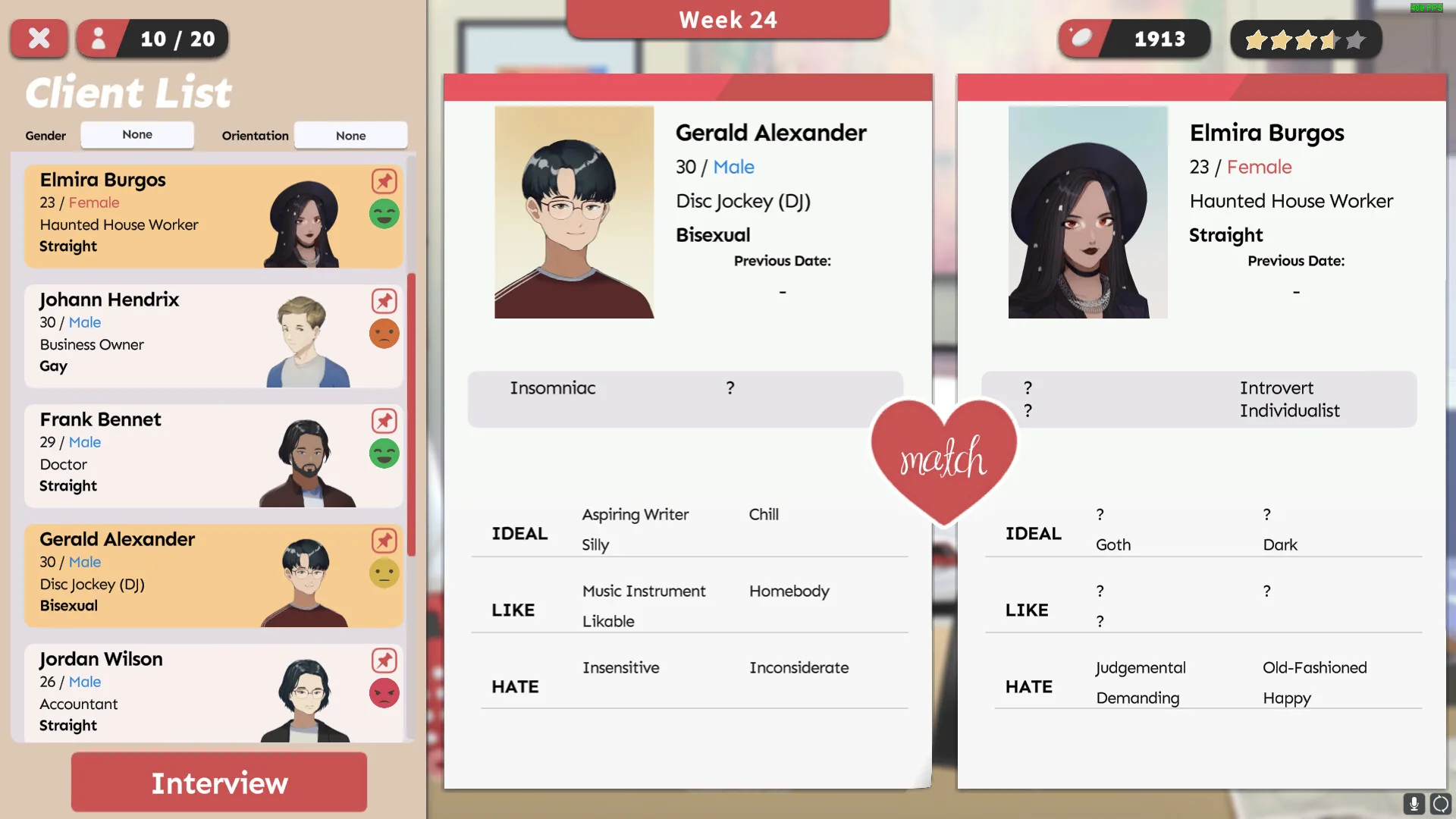This screenshot has height=819, width=1456.
Task: Open the Gender filter dropdown
Action: coord(136,135)
